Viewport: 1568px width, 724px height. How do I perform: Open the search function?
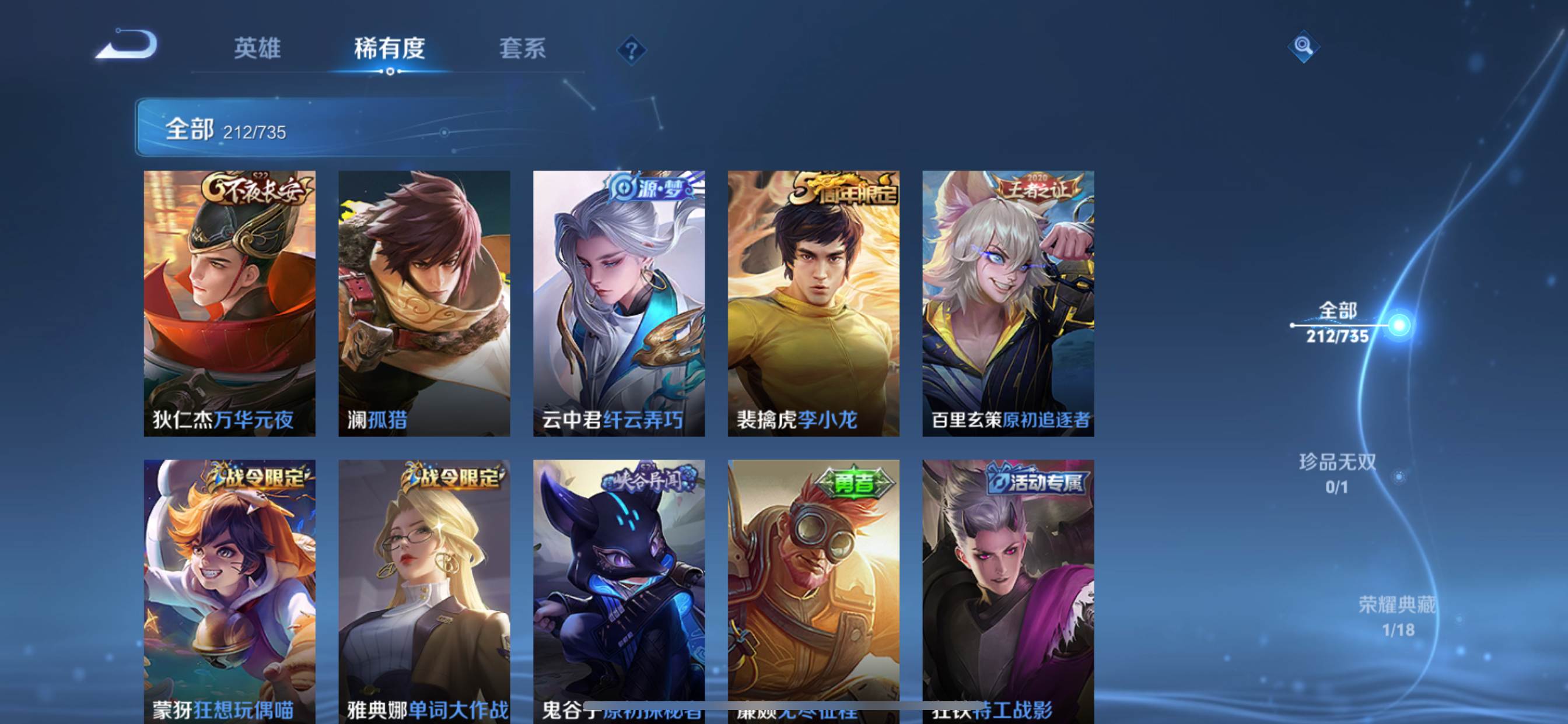click(x=1304, y=45)
